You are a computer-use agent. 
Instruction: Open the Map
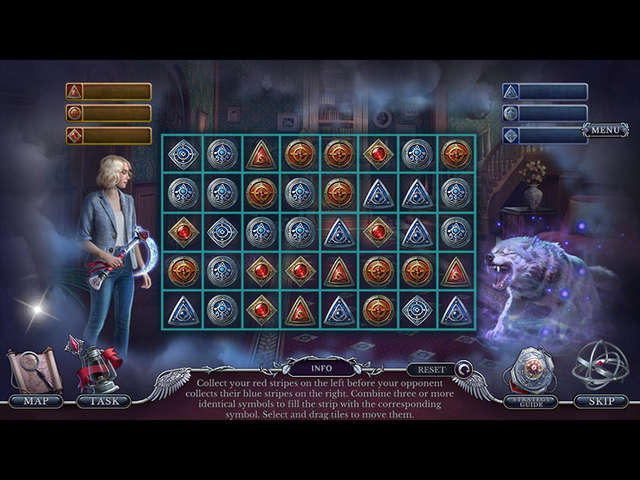click(x=36, y=401)
